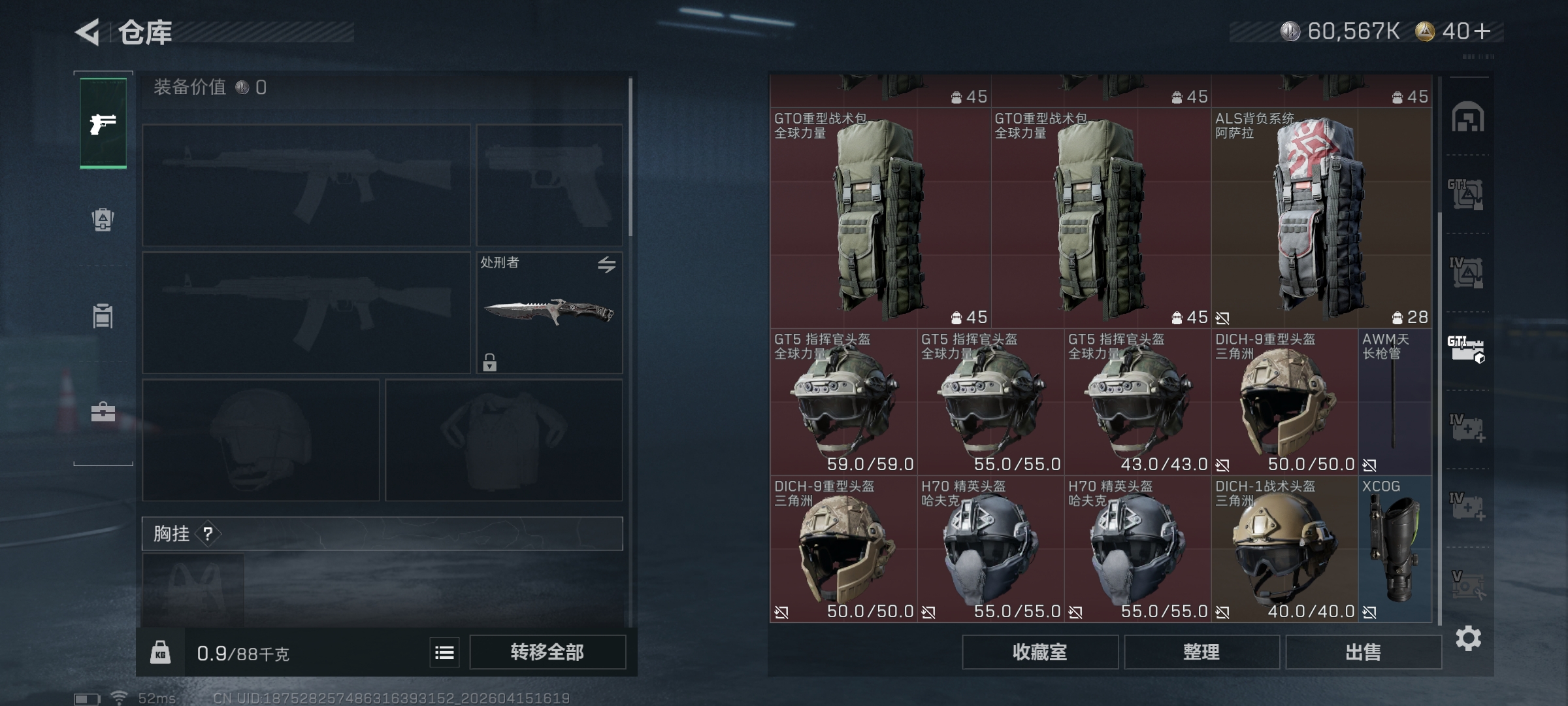Open the home-shaped stash filter icon

pos(1467,118)
